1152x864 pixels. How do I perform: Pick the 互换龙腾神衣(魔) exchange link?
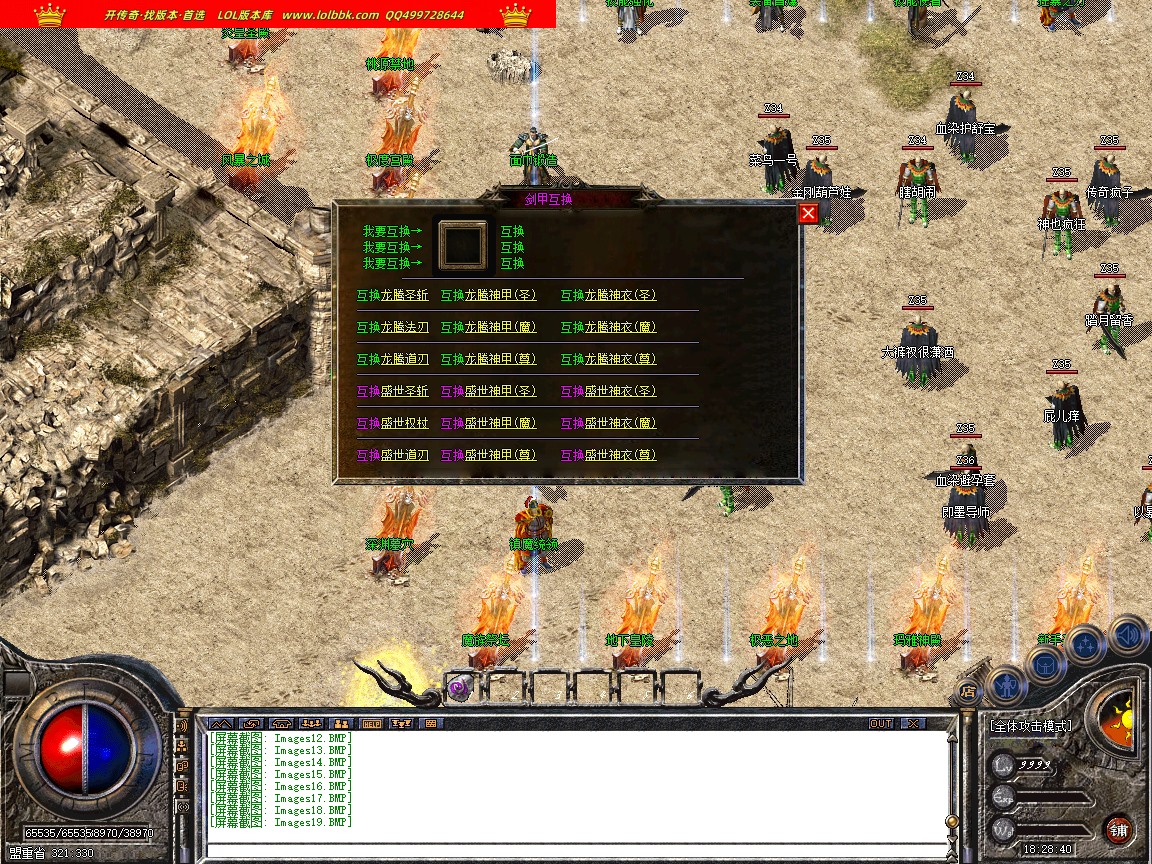tap(608, 327)
